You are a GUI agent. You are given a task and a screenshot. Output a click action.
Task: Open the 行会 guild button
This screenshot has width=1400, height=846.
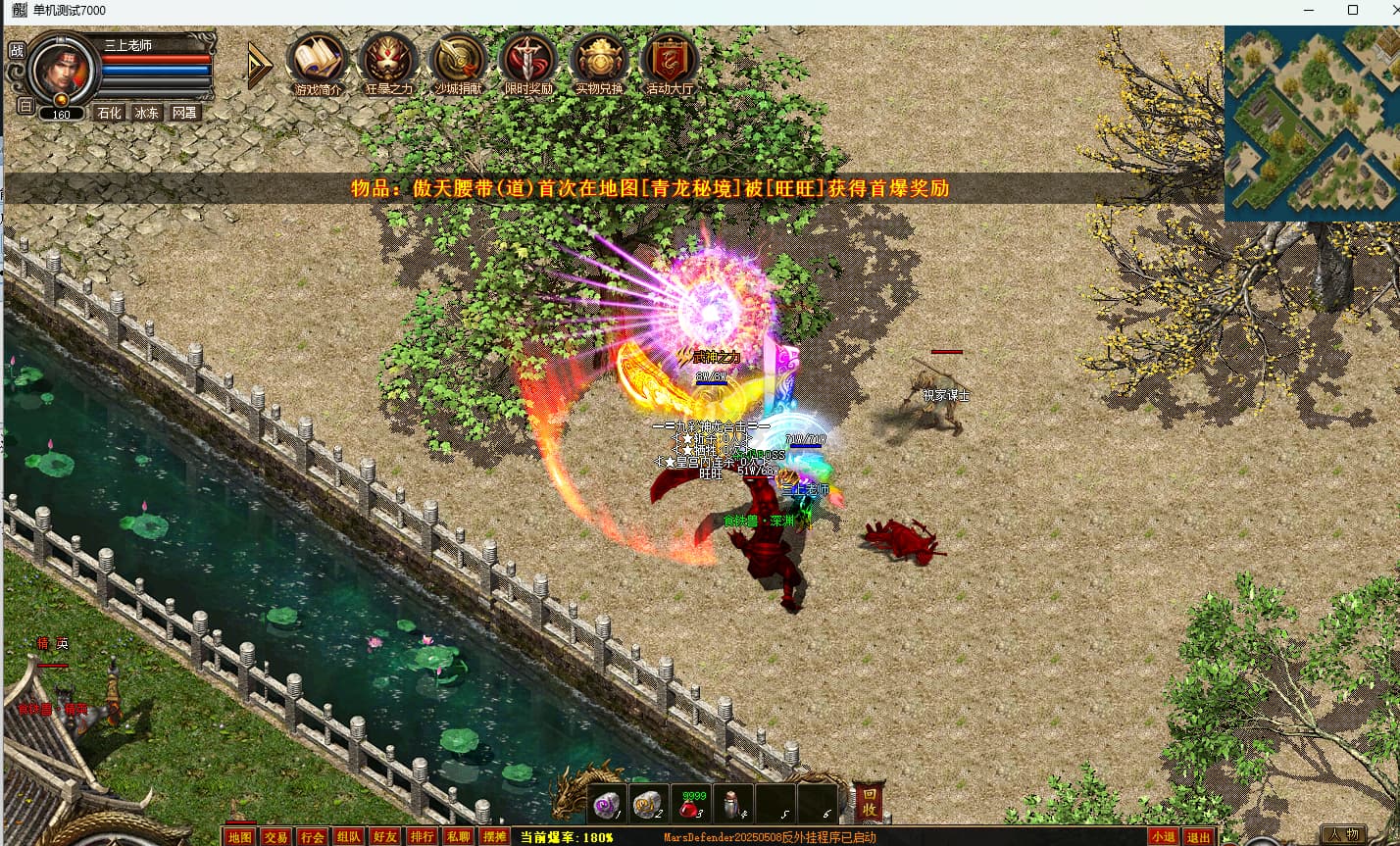[x=312, y=837]
